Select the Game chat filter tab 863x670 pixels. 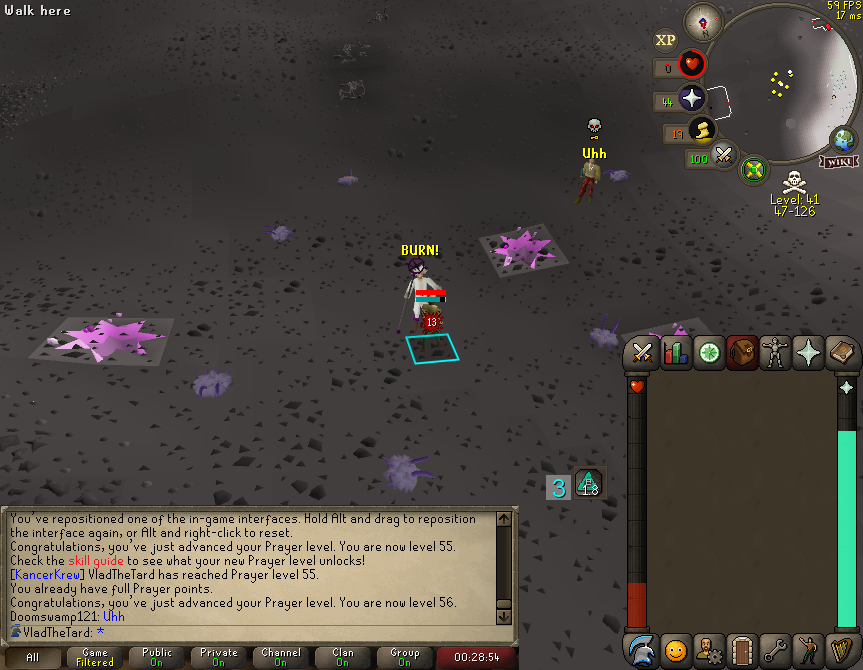point(95,657)
